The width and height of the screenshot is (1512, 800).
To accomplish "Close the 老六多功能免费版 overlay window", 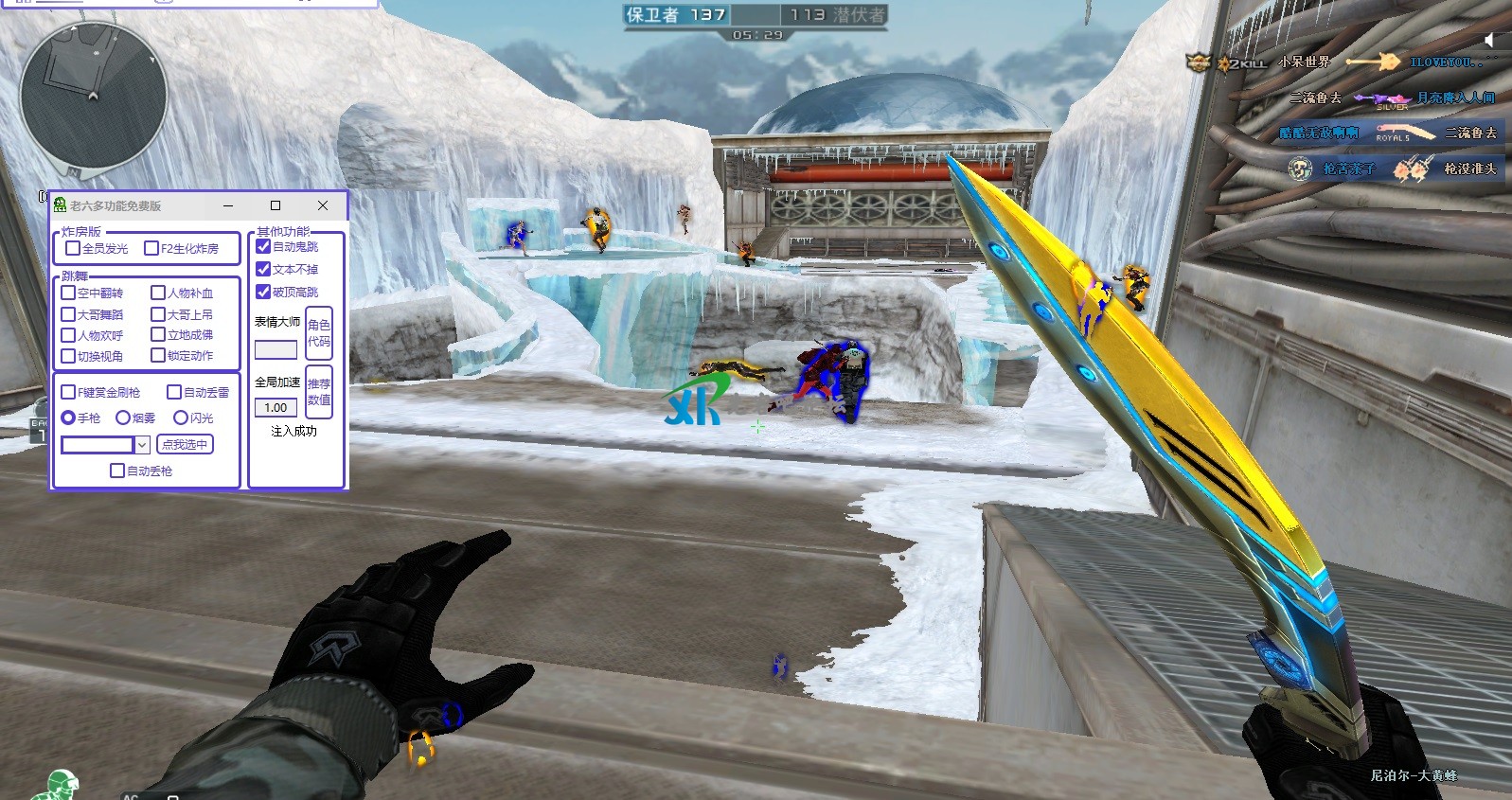I will click(x=323, y=205).
